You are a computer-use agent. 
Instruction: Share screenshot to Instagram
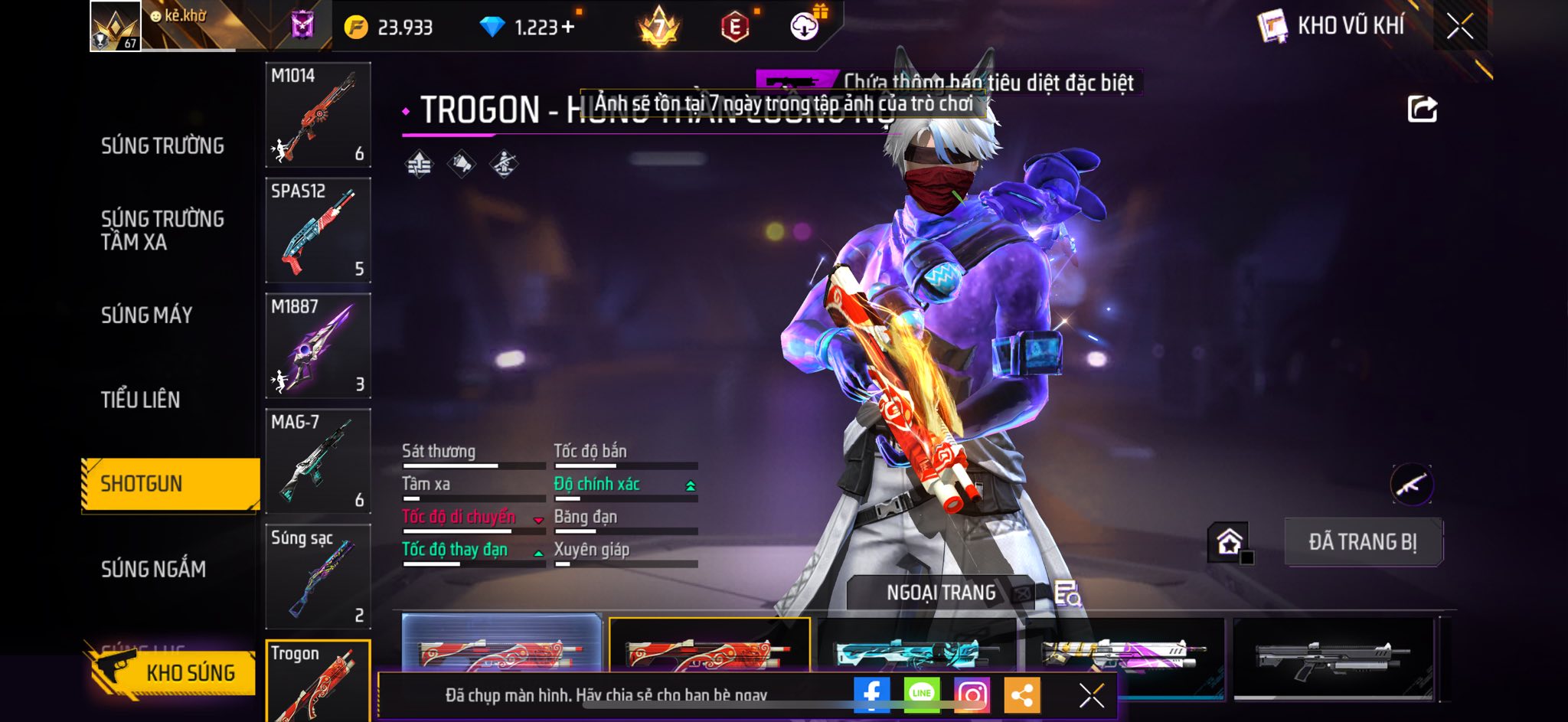972,695
